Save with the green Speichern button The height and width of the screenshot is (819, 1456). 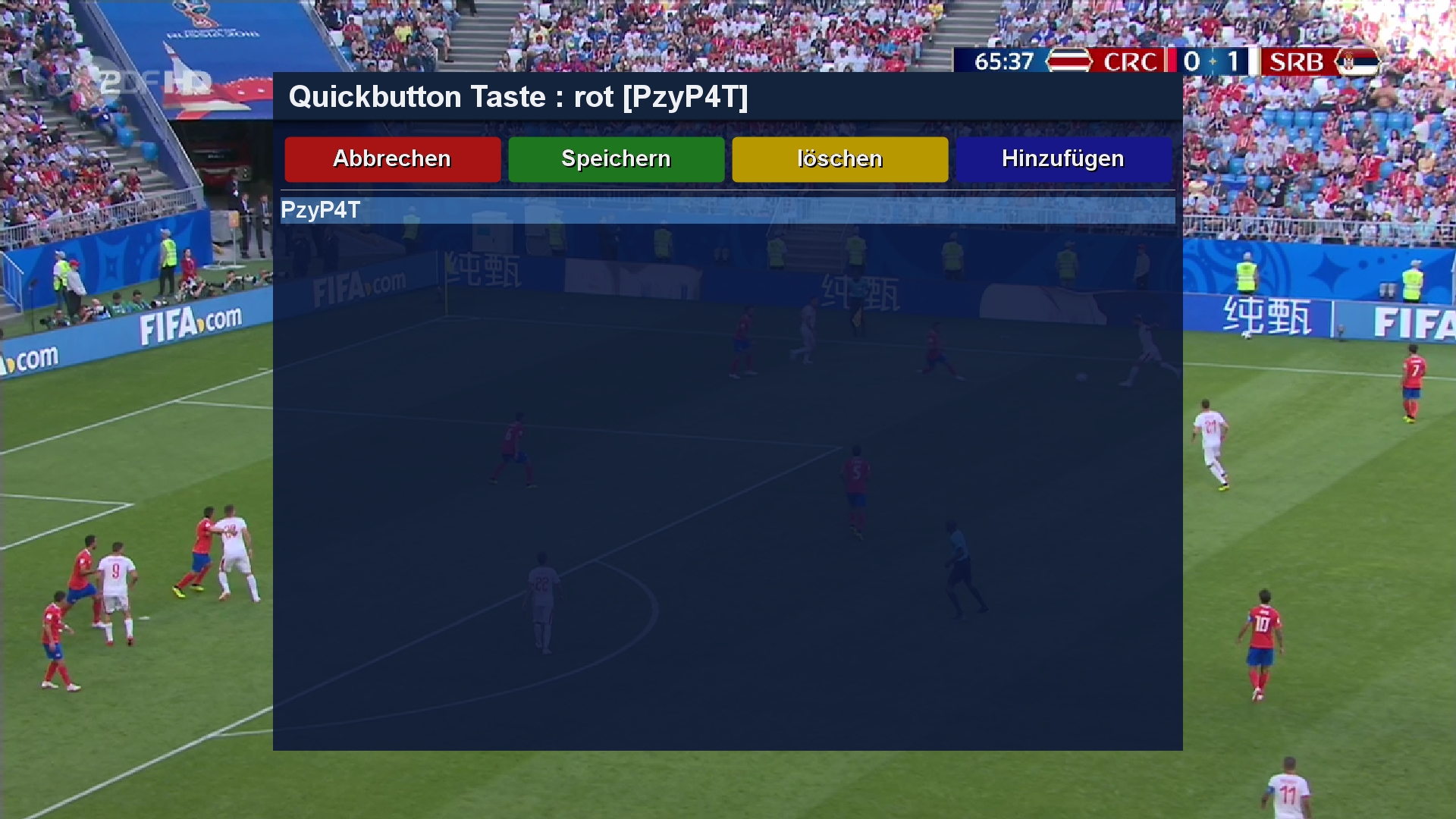(x=616, y=159)
